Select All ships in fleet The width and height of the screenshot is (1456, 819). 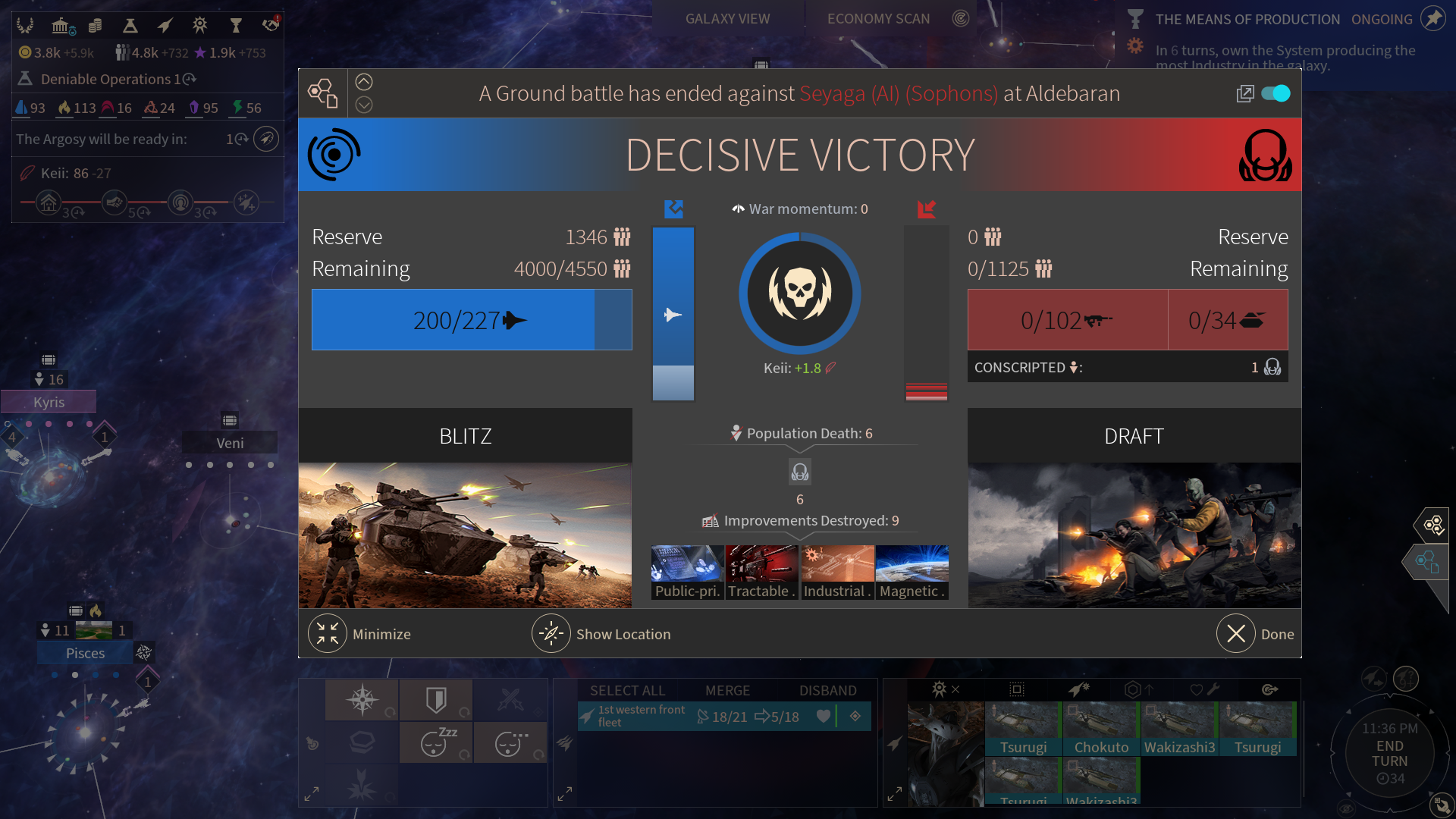tap(627, 690)
